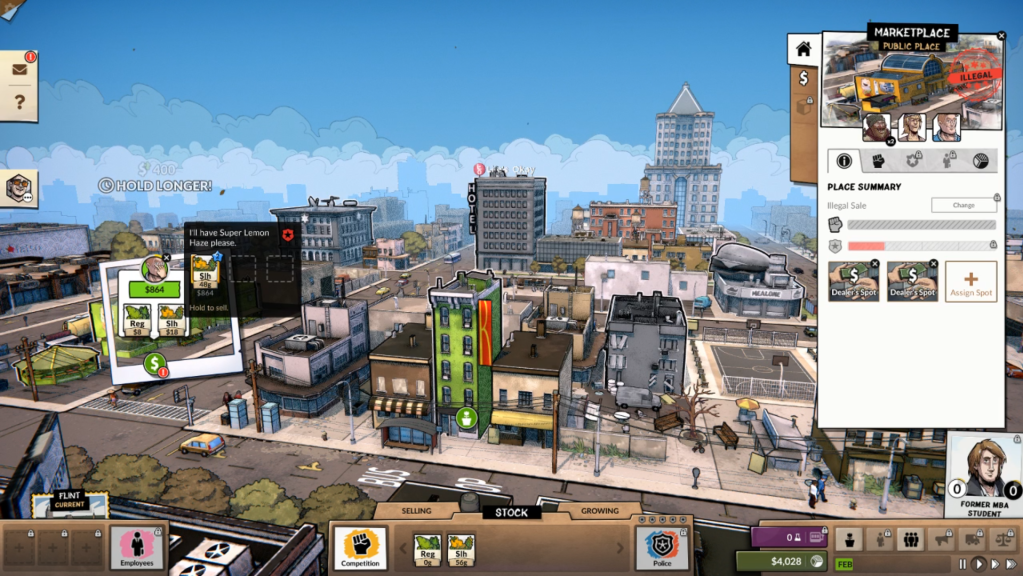This screenshot has width=1023, height=576.
Task: Set game speed to fastest
Action: pos(1011,564)
